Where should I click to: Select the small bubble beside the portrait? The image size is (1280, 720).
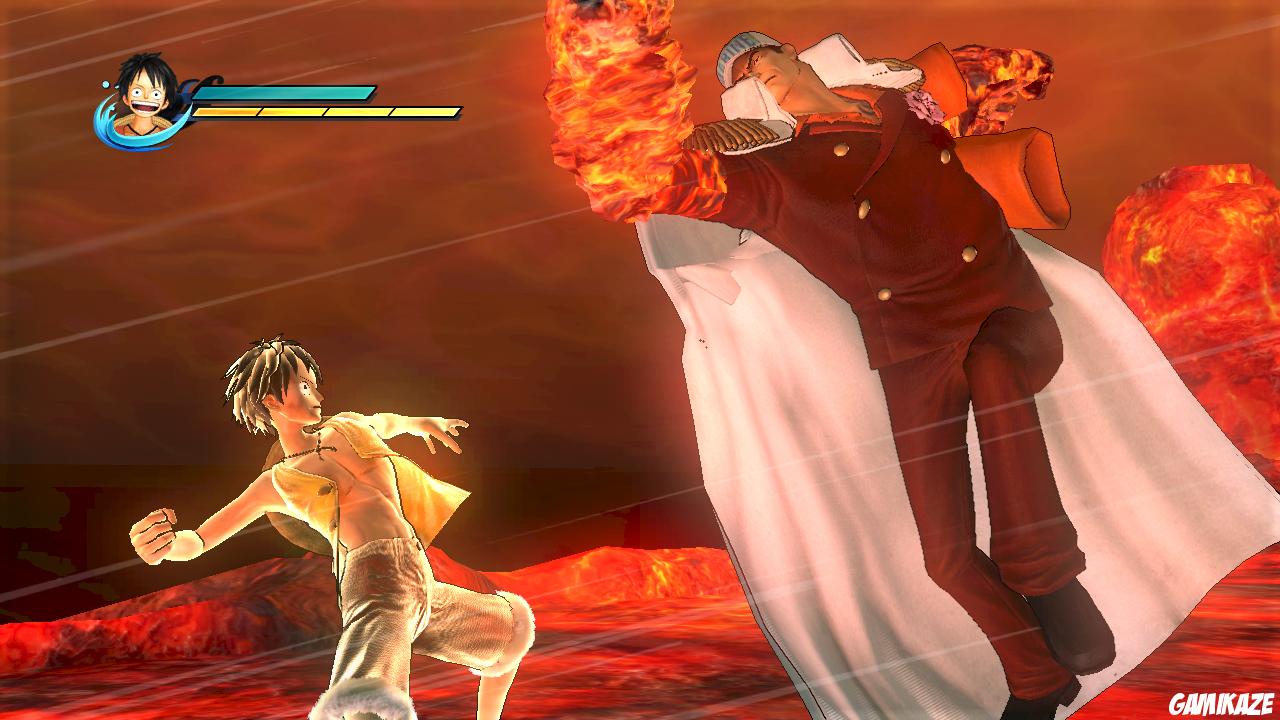[x=103, y=84]
